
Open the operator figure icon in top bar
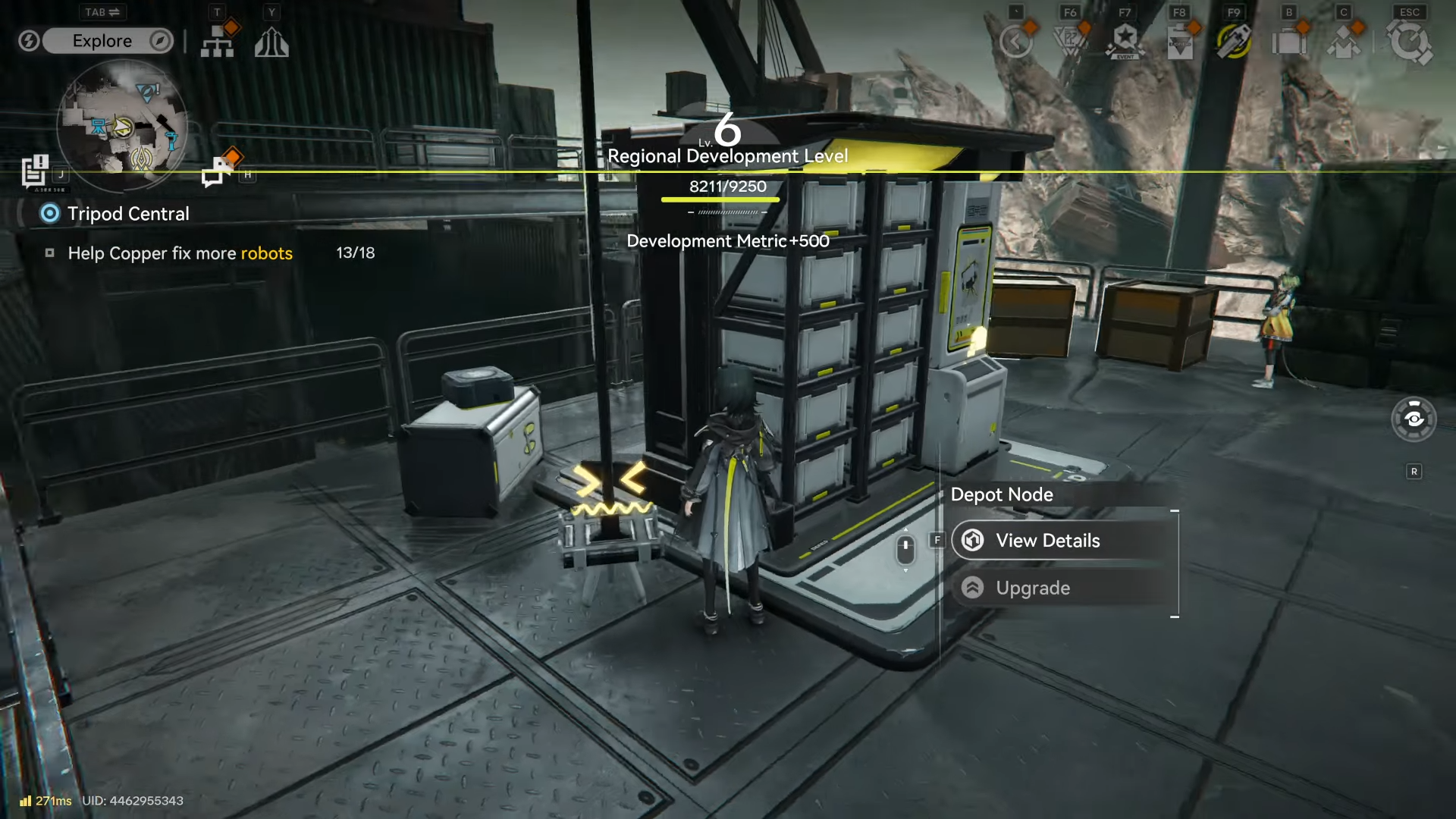(1344, 42)
